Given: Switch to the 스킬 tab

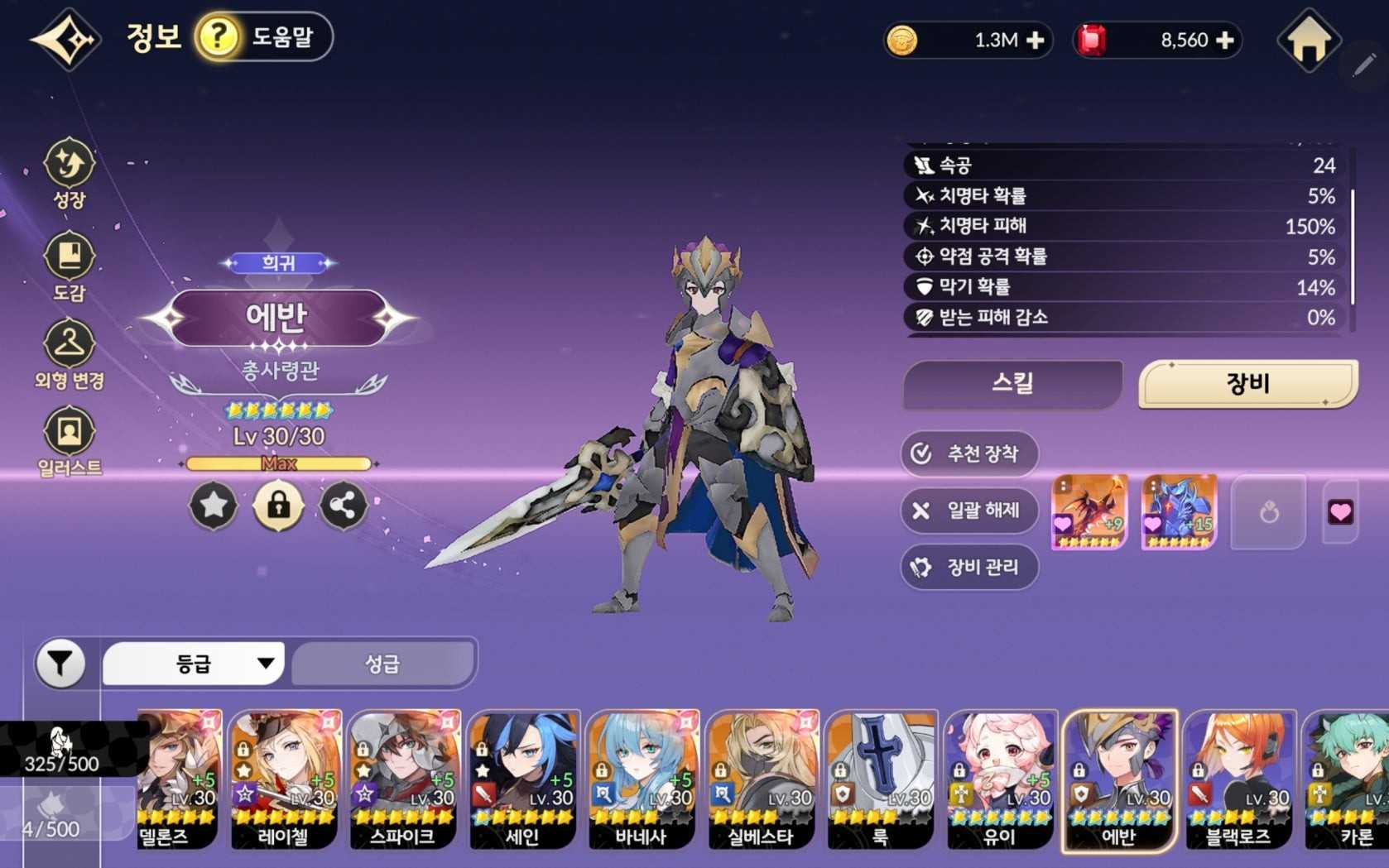Looking at the screenshot, I should (x=1012, y=384).
